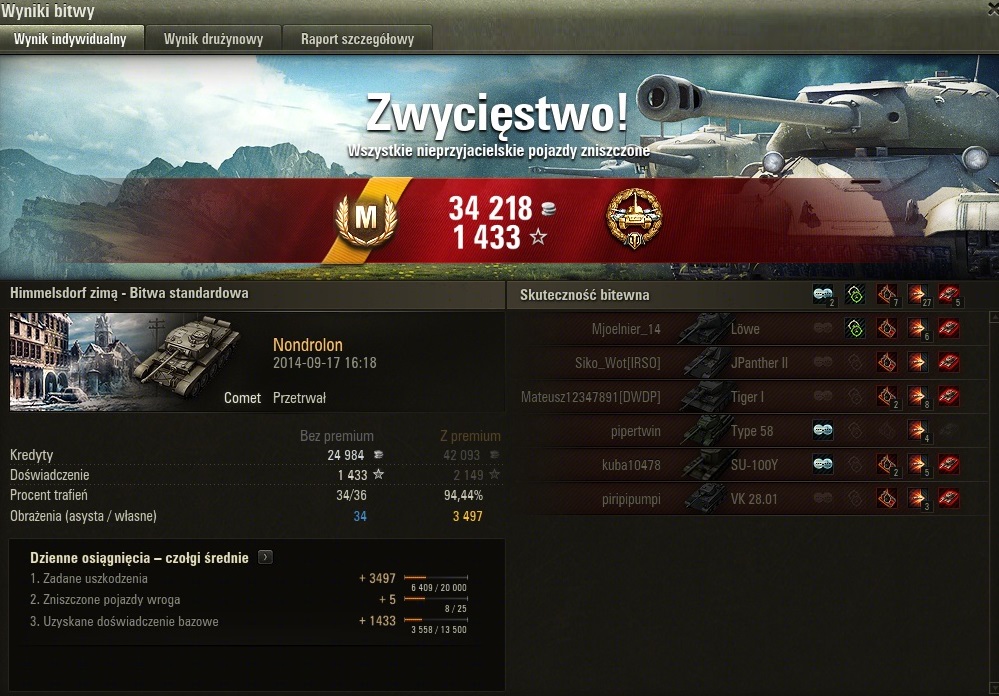Screen dimensions: 999x696
Task: Select the Wynik indywidualny tab
Action: pyautogui.click(x=70, y=39)
